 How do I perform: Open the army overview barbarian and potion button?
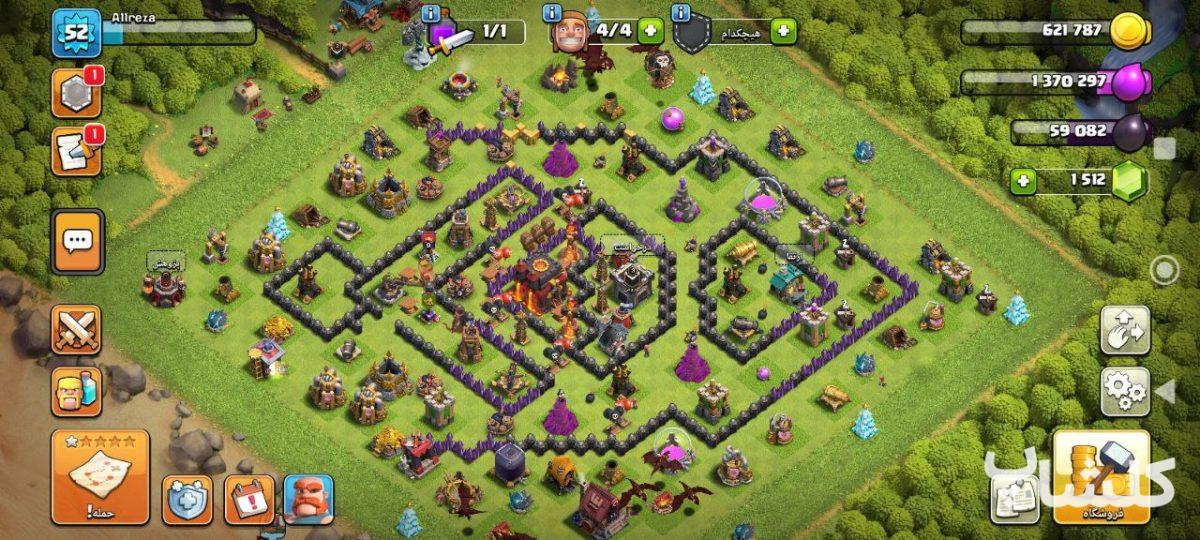(x=76, y=390)
